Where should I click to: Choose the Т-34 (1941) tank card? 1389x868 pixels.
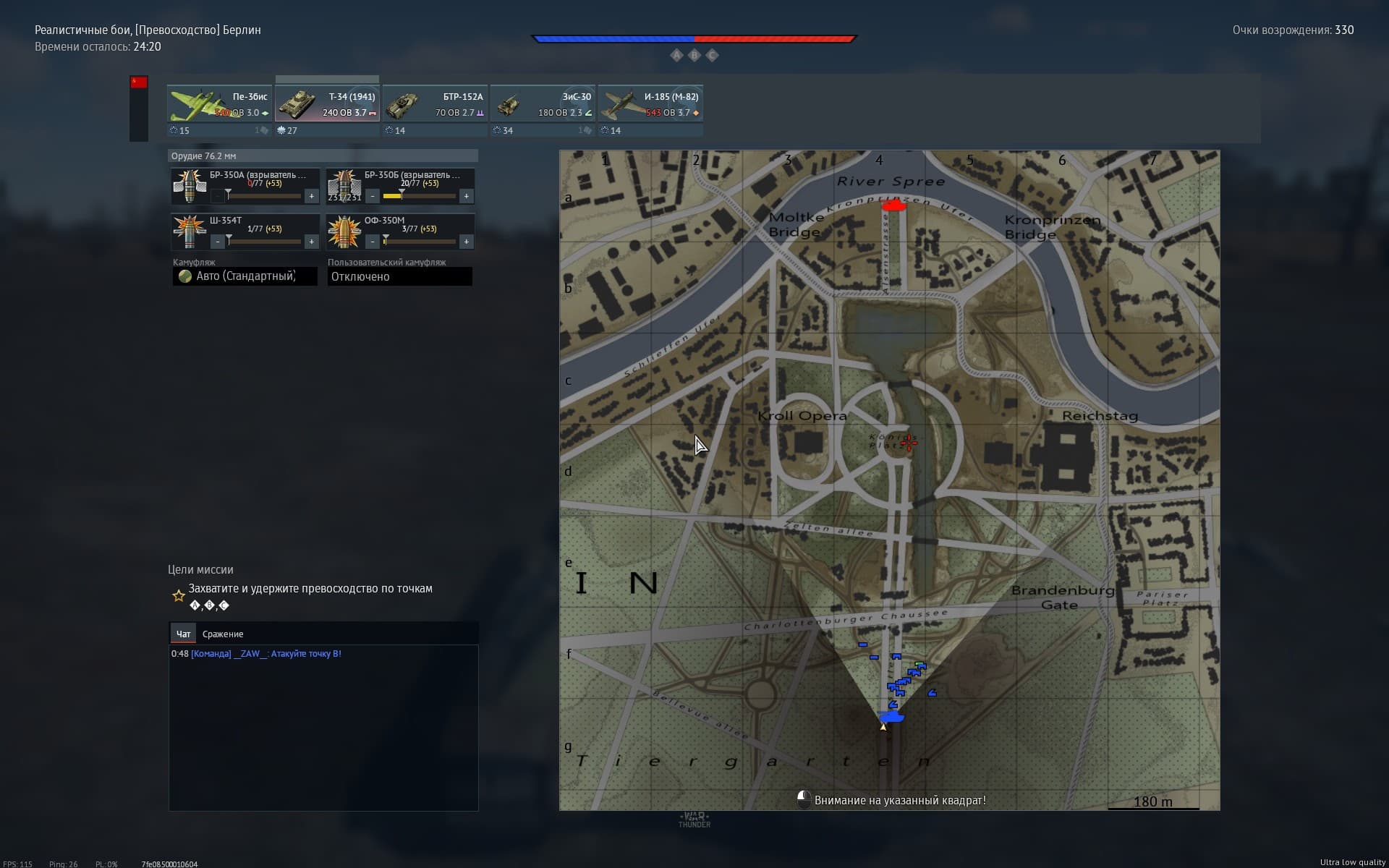tap(327, 104)
